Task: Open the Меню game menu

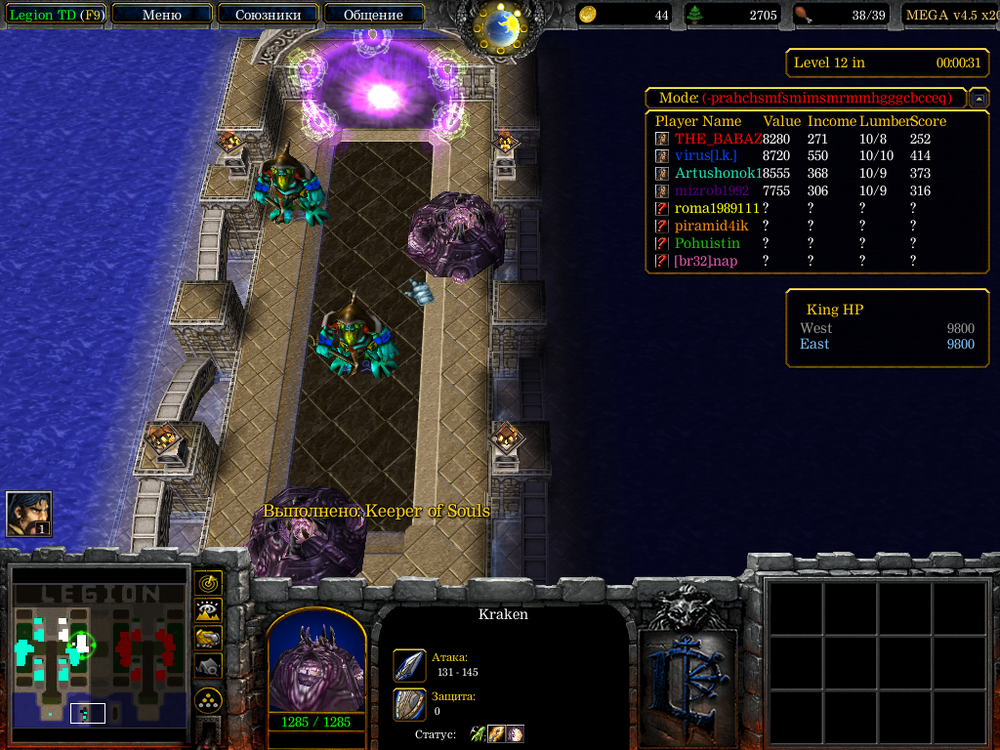Action: tap(162, 15)
